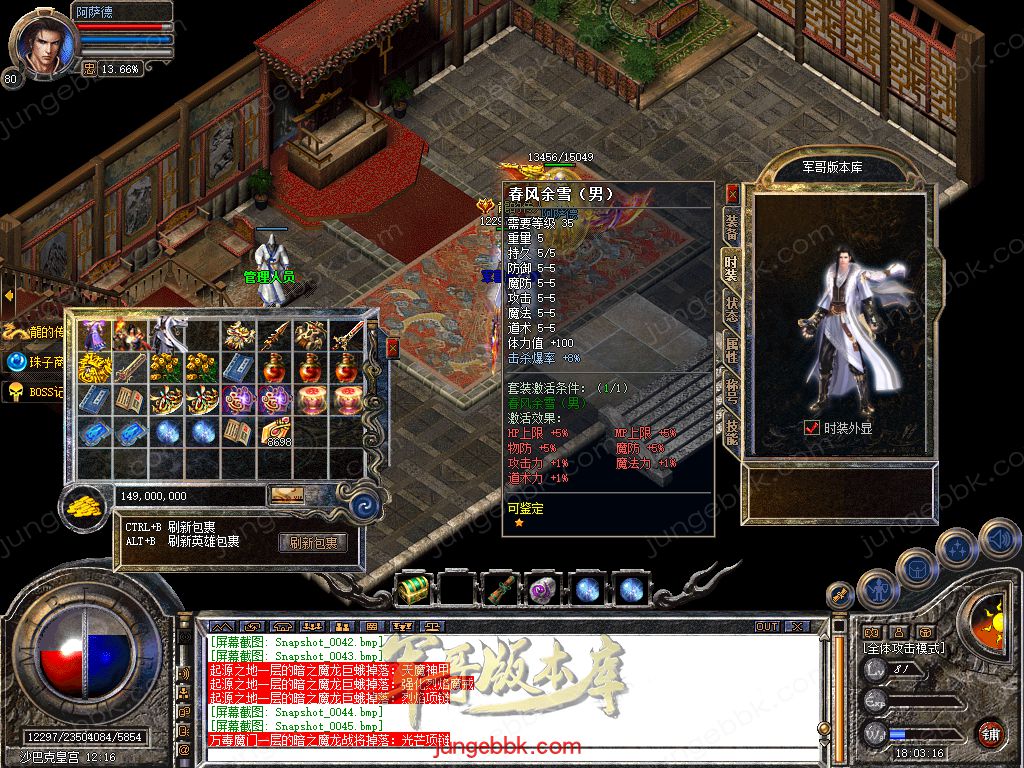The width and height of the screenshot is (1024, 768).
Task: Click the speaker sound round button
Action: tap(998, 540)
